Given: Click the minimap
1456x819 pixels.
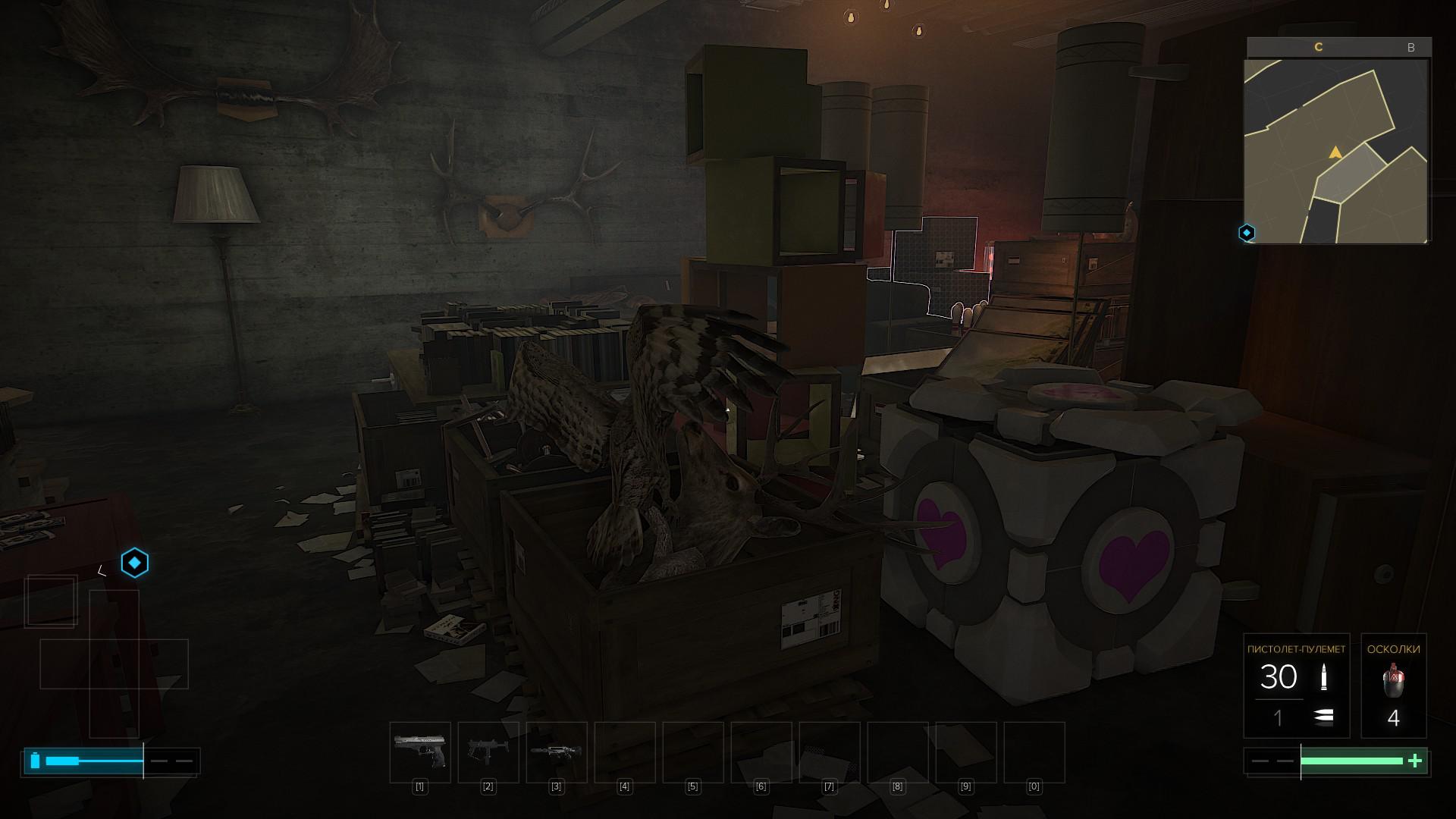Looking at the screenshot, I should (1336, 151).
